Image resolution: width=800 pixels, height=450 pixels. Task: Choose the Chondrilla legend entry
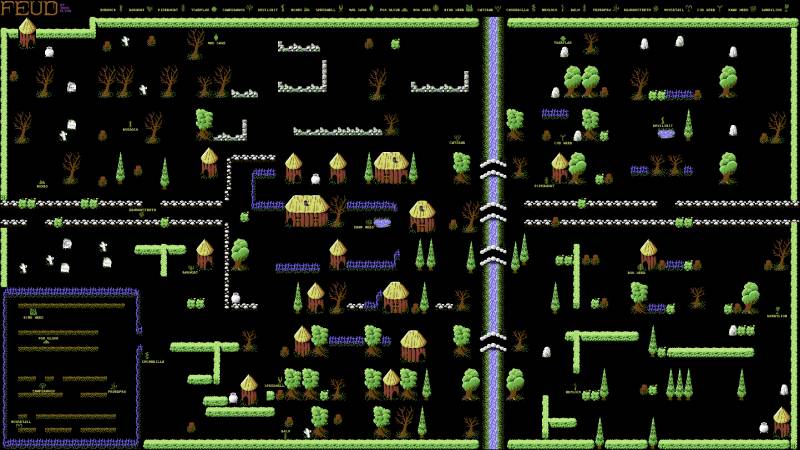519,10
